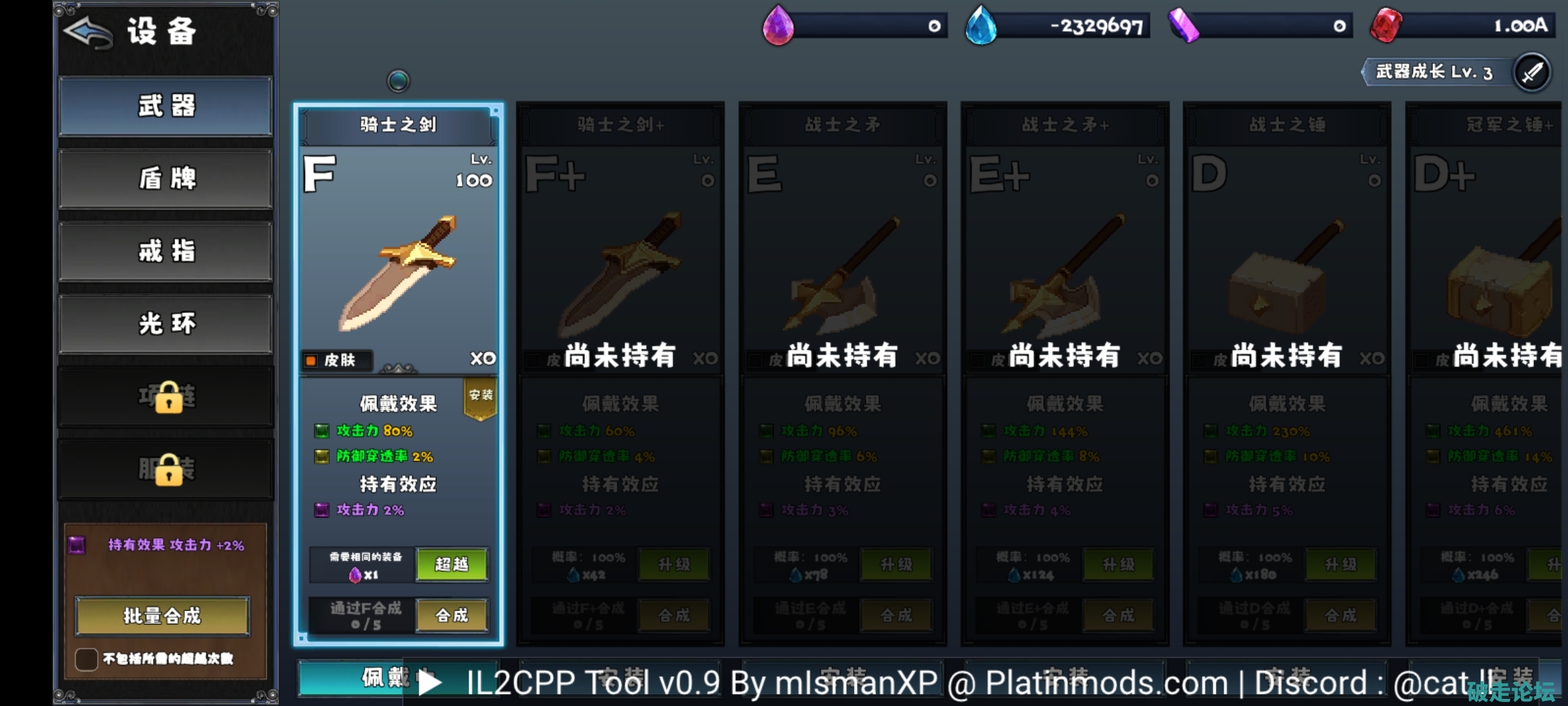Screen dimensions: 1568x706
Task: Select the 骑士之剑 F-rank weapon card
Action: [x=398, y=261]
